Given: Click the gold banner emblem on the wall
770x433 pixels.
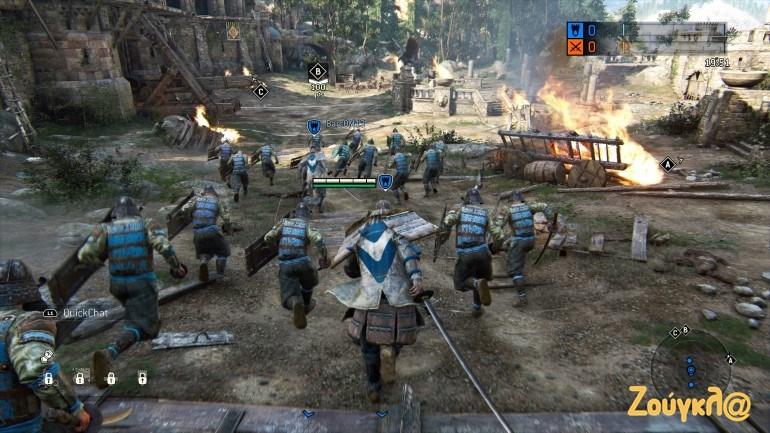Looking at the screenshot, I should pos(233,31).
